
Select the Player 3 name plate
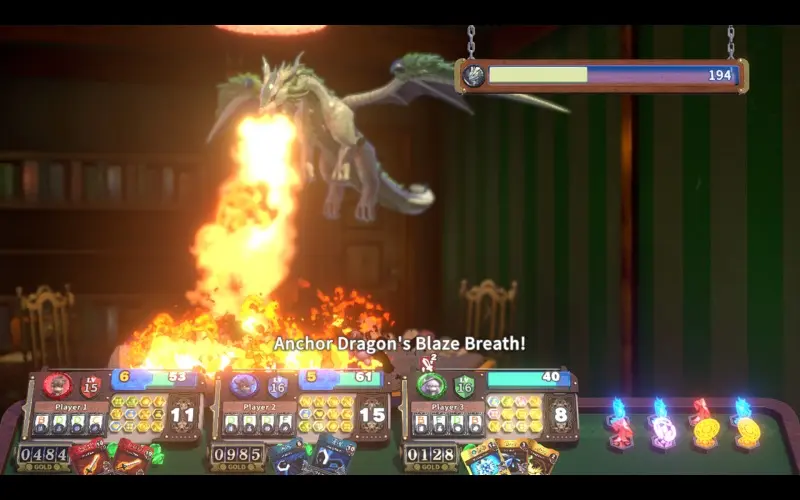pos(447,407)
